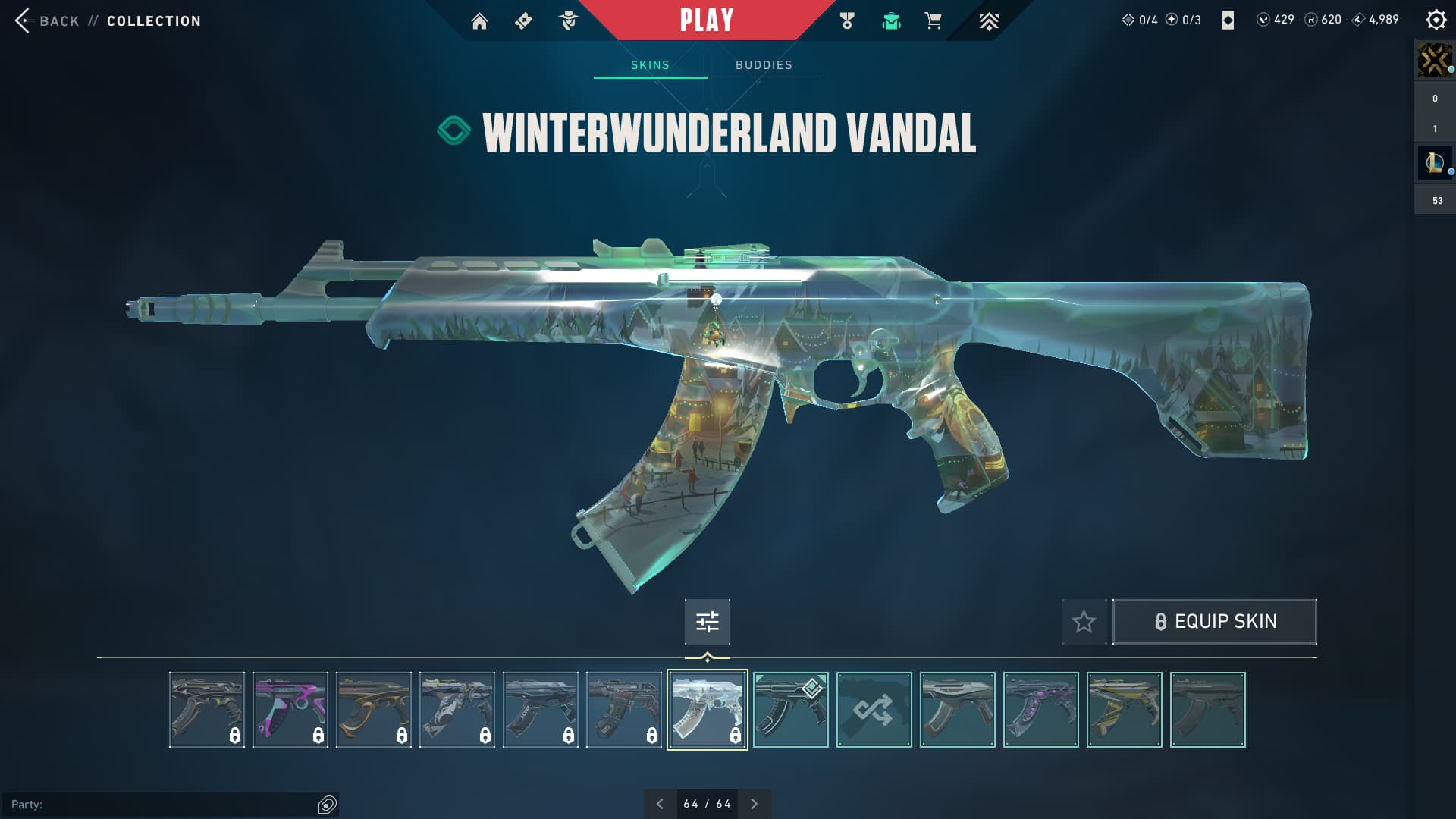This screenshot has width=1456, height=819.
Task: Open the battlepass icon in top bar
Action: click(x=523, y=21)
